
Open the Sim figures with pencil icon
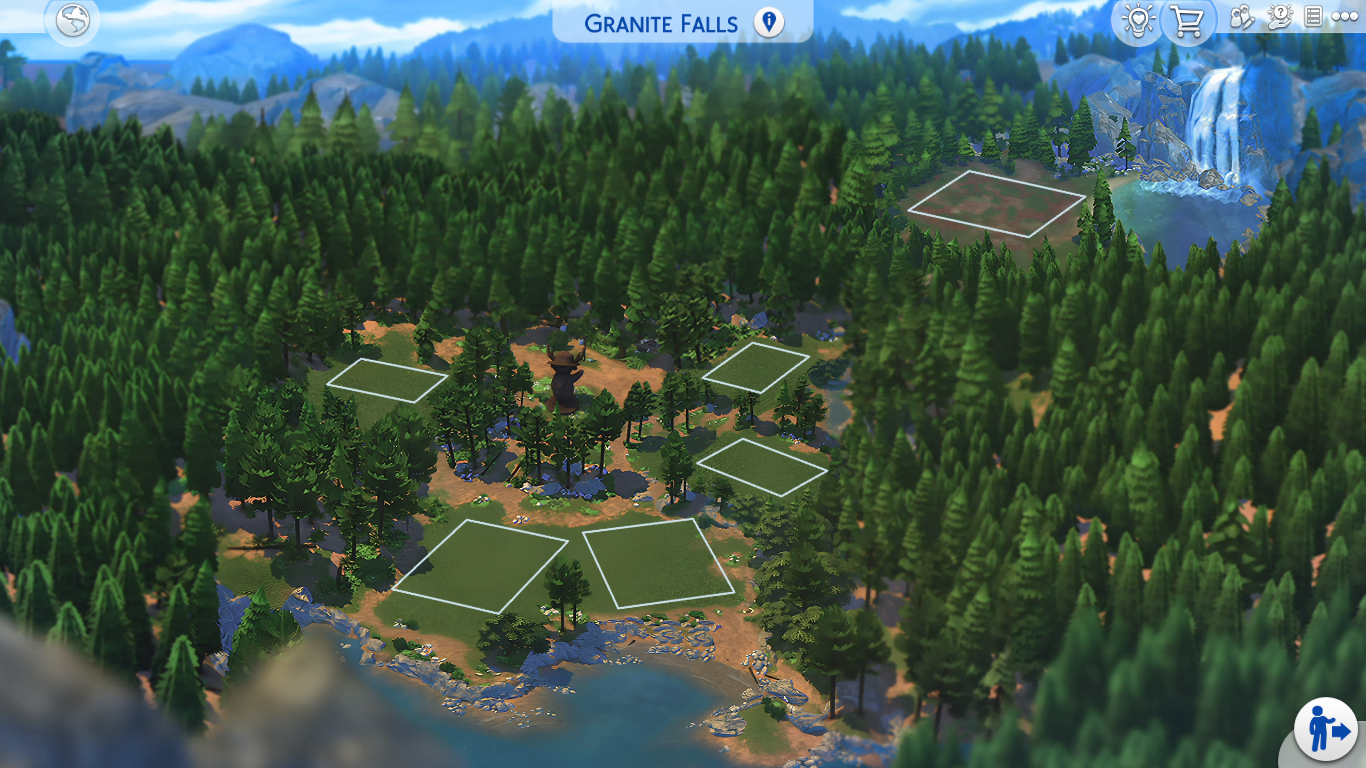[1242, 18]
